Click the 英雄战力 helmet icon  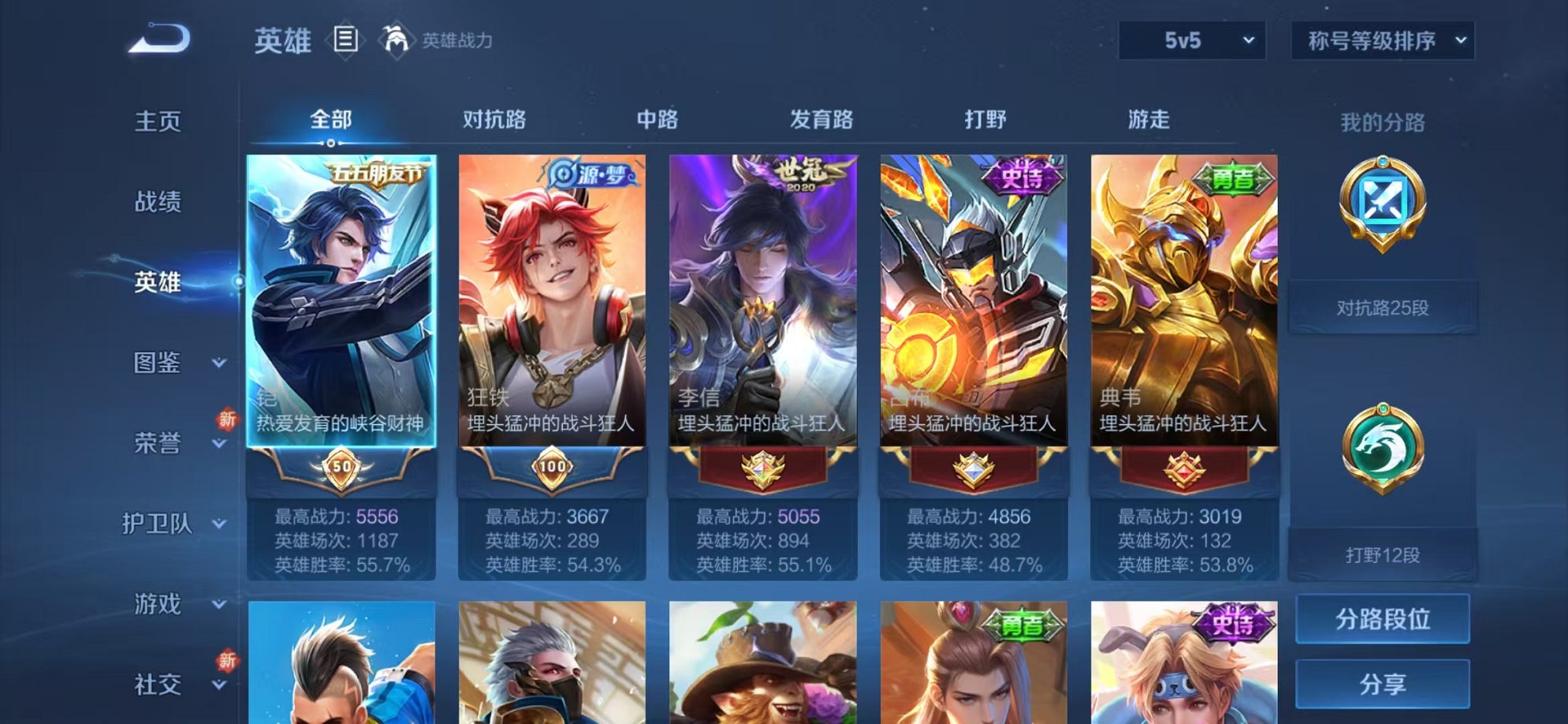click(x=398, y=38)
